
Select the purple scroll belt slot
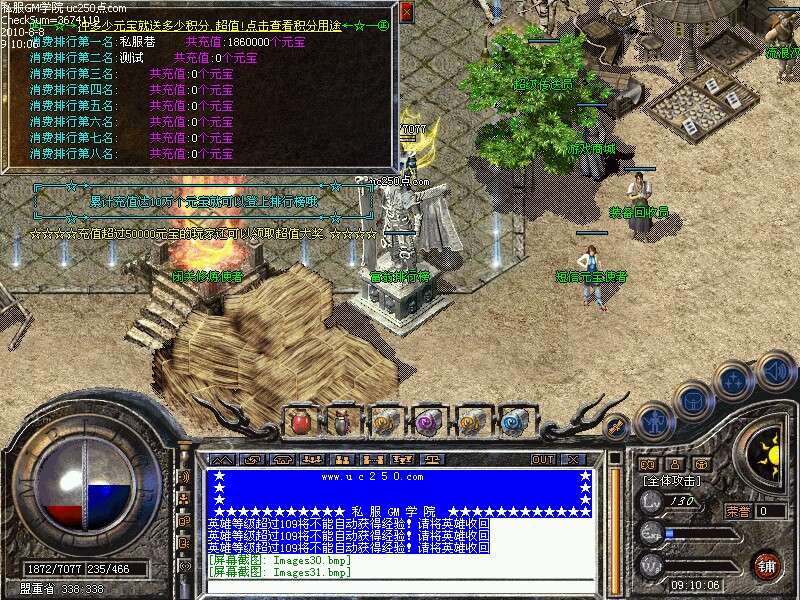click(427, 422)
